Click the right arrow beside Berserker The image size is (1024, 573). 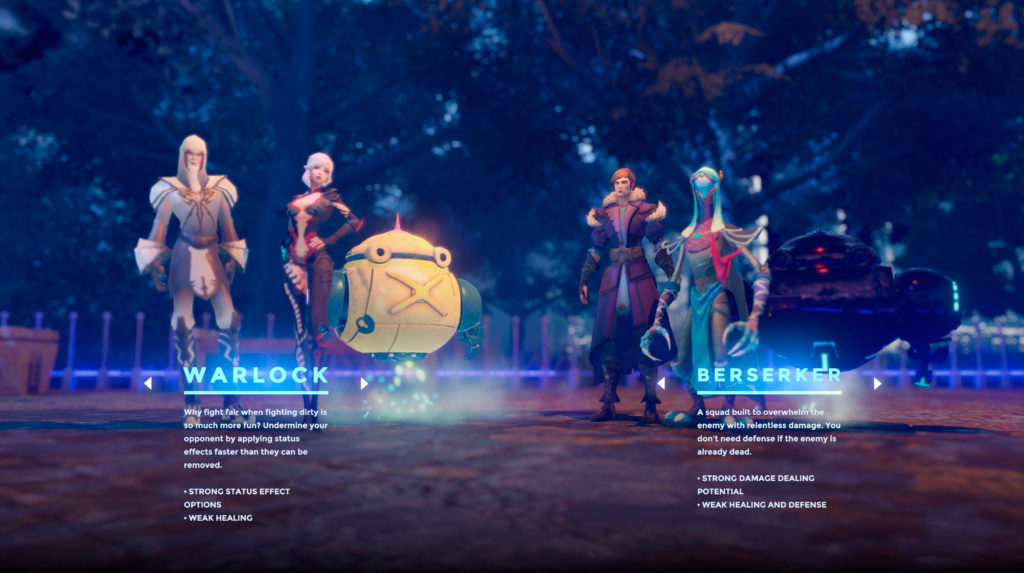click(877, 382)
